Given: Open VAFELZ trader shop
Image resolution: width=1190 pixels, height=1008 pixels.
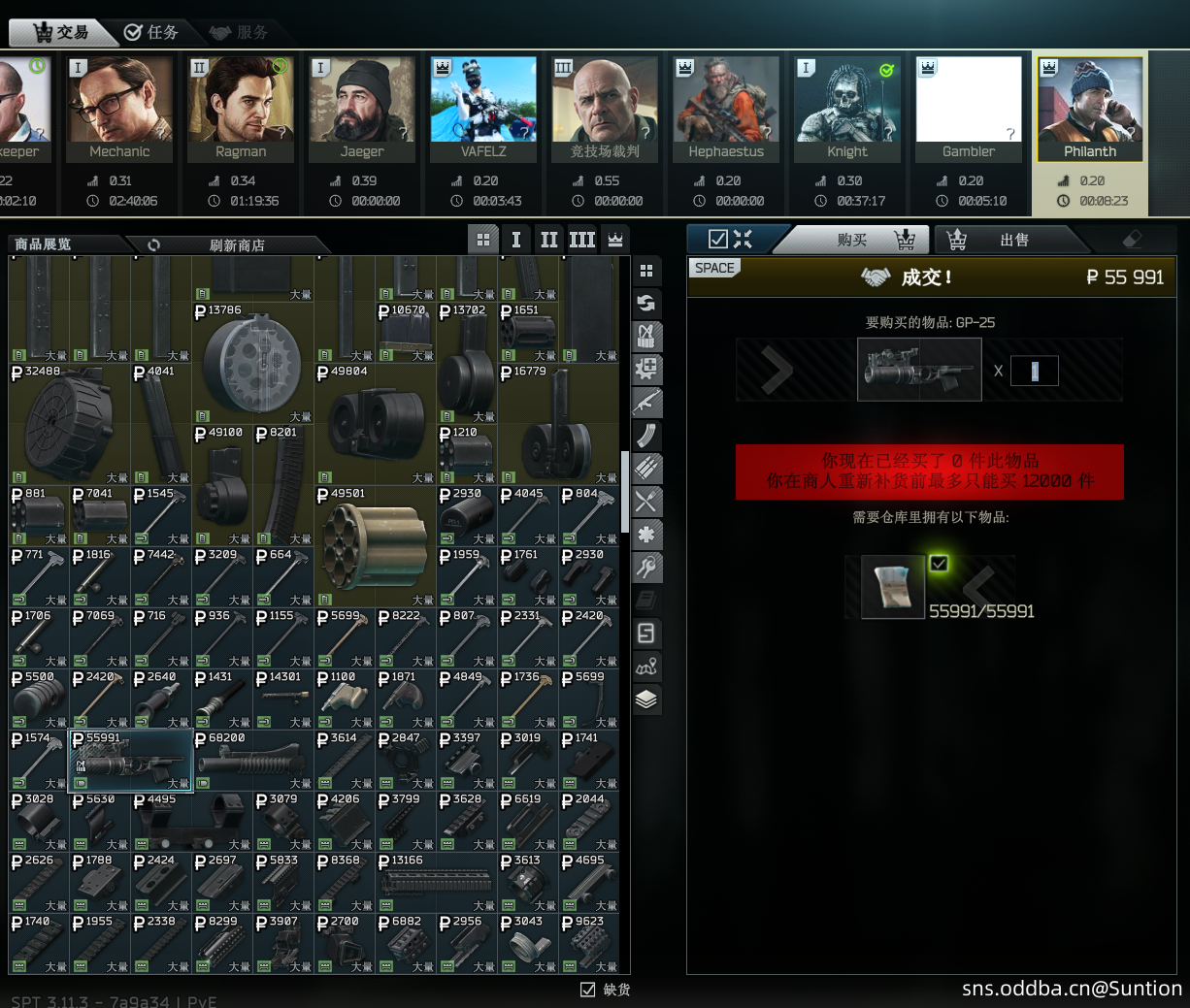Looking at the screenshot, I should (483, 108).
